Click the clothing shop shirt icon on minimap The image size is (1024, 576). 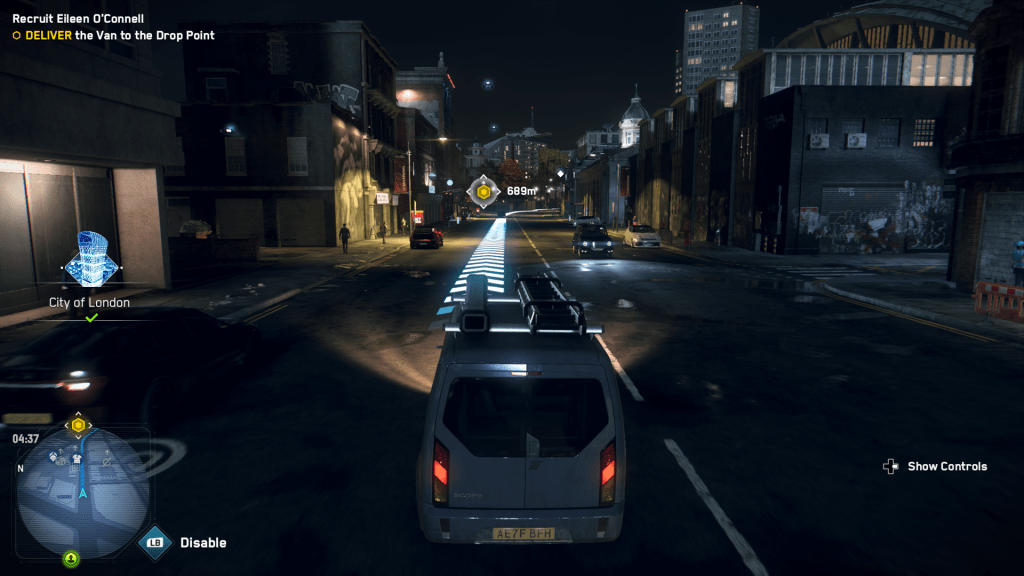coord(75,459)
